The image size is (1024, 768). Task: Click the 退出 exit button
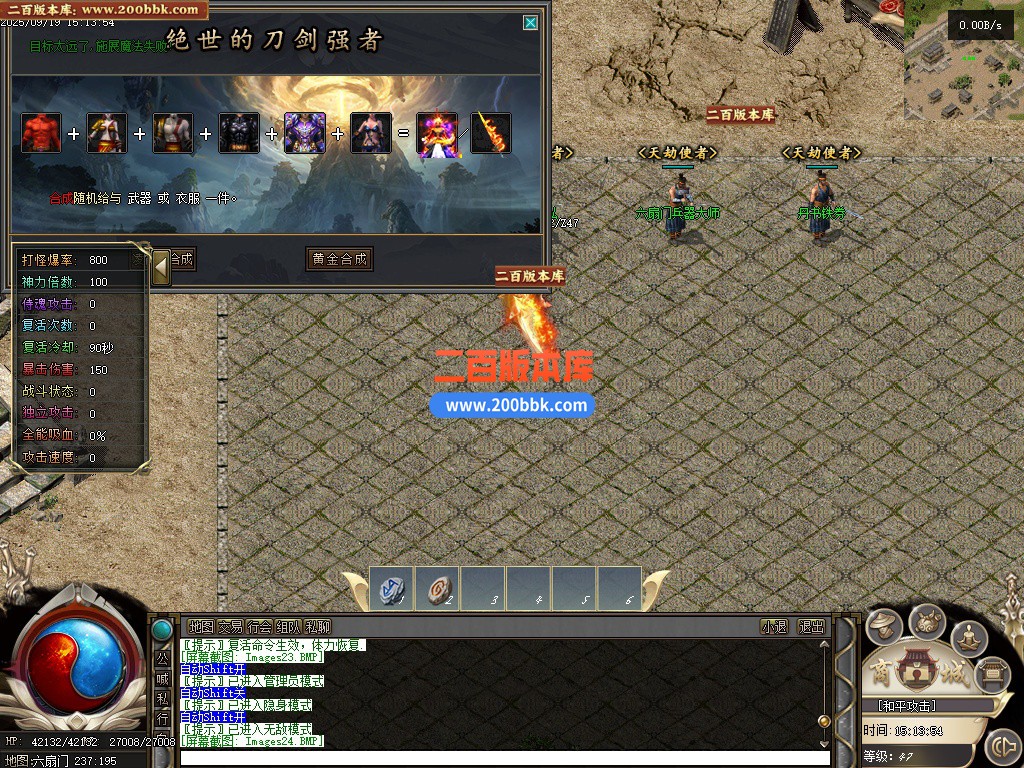(811, 626)
